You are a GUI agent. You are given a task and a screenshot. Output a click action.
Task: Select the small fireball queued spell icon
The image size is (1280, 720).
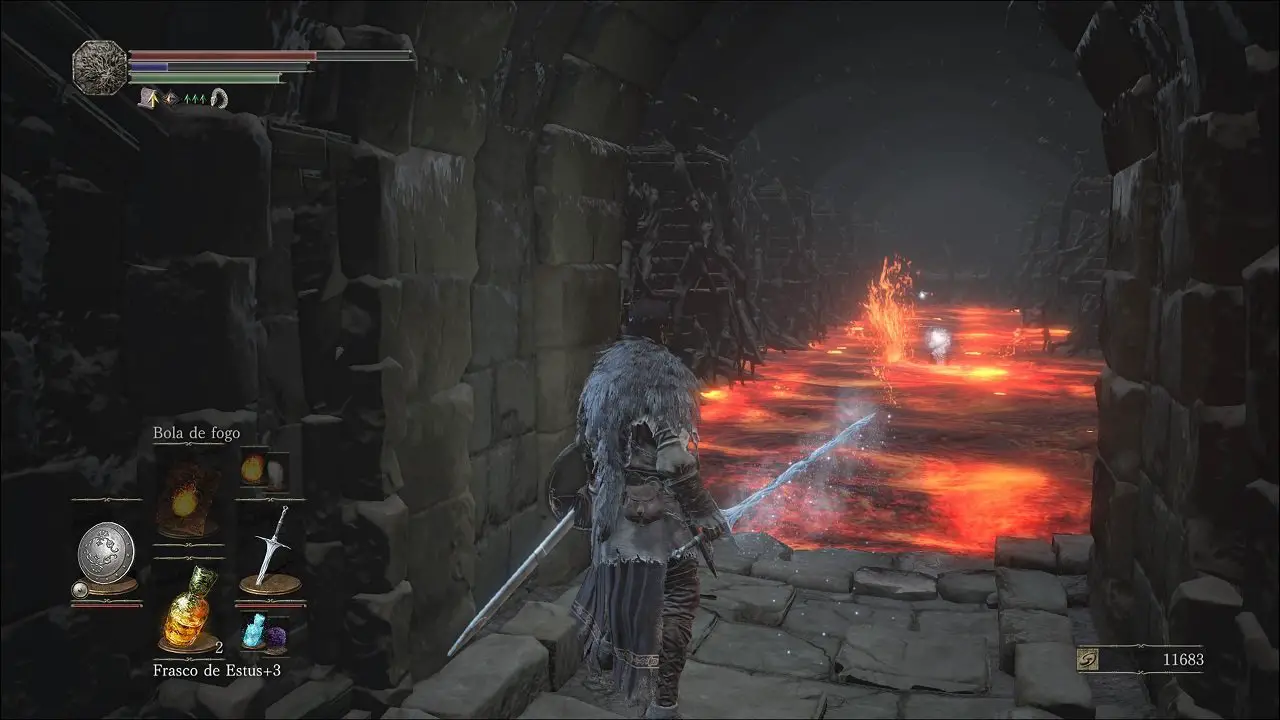click(x=250, y=467)
